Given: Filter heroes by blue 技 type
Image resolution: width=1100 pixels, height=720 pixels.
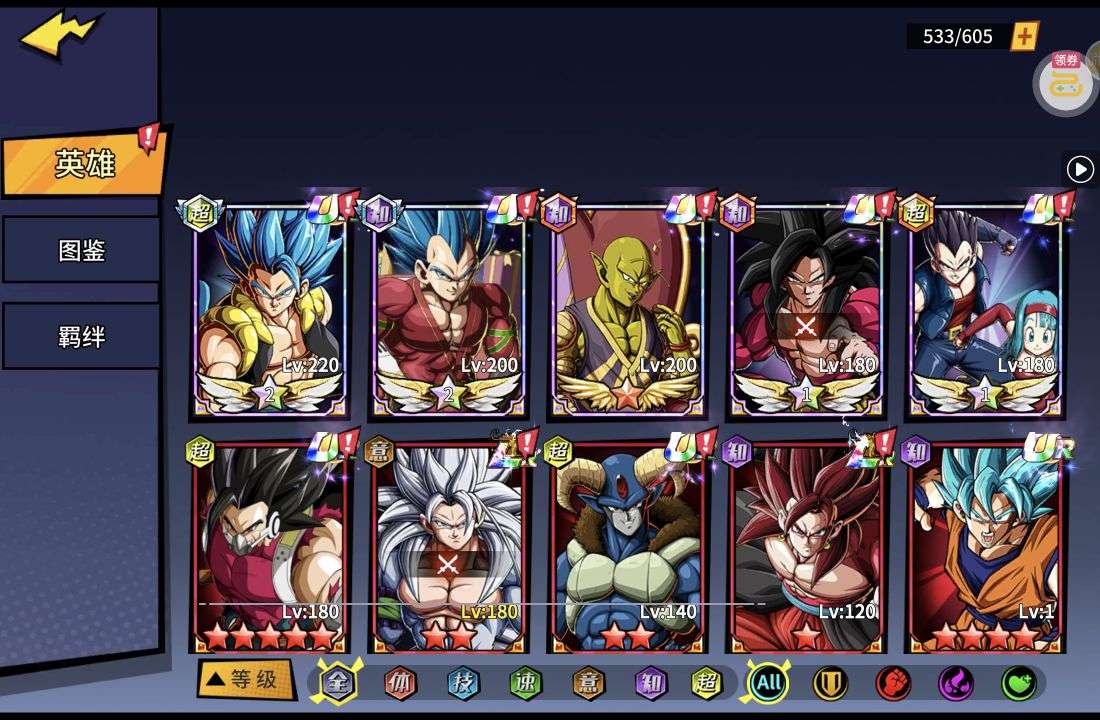Looking at the screenshot, I should [x=463, y=683].
